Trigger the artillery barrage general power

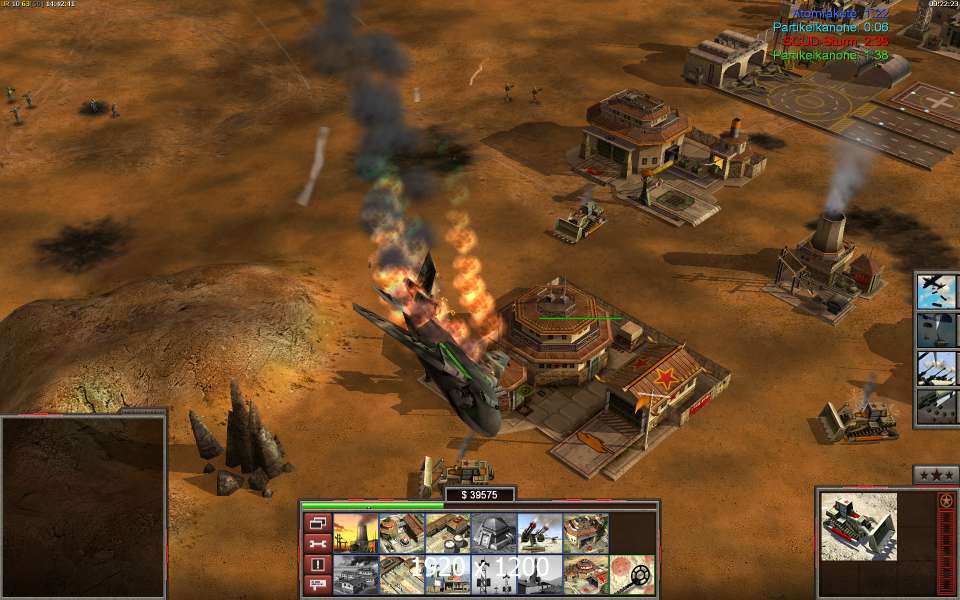pyautogui.click(x=937, y=368)
